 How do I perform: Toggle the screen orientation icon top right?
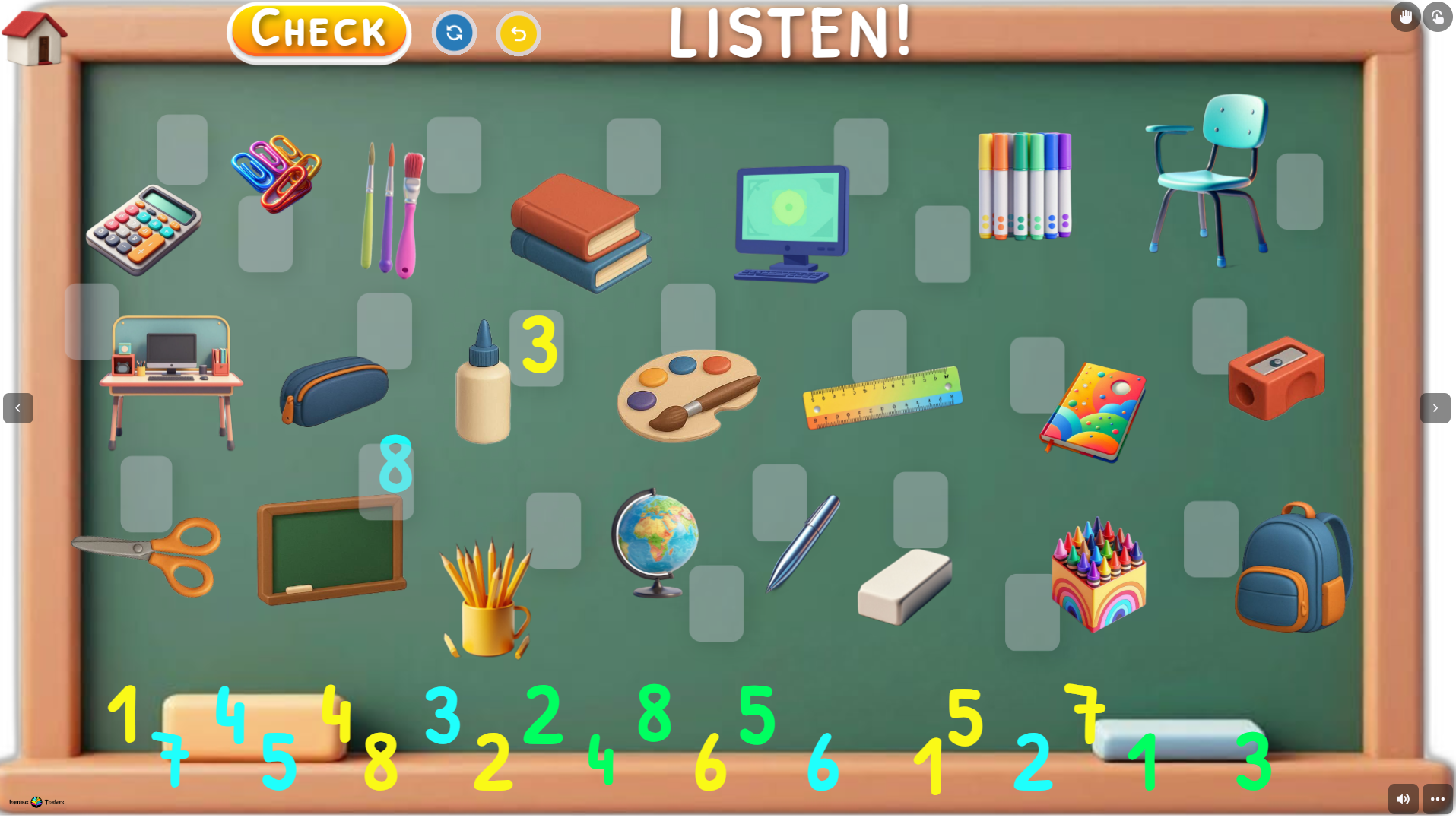pos(1438,16)
